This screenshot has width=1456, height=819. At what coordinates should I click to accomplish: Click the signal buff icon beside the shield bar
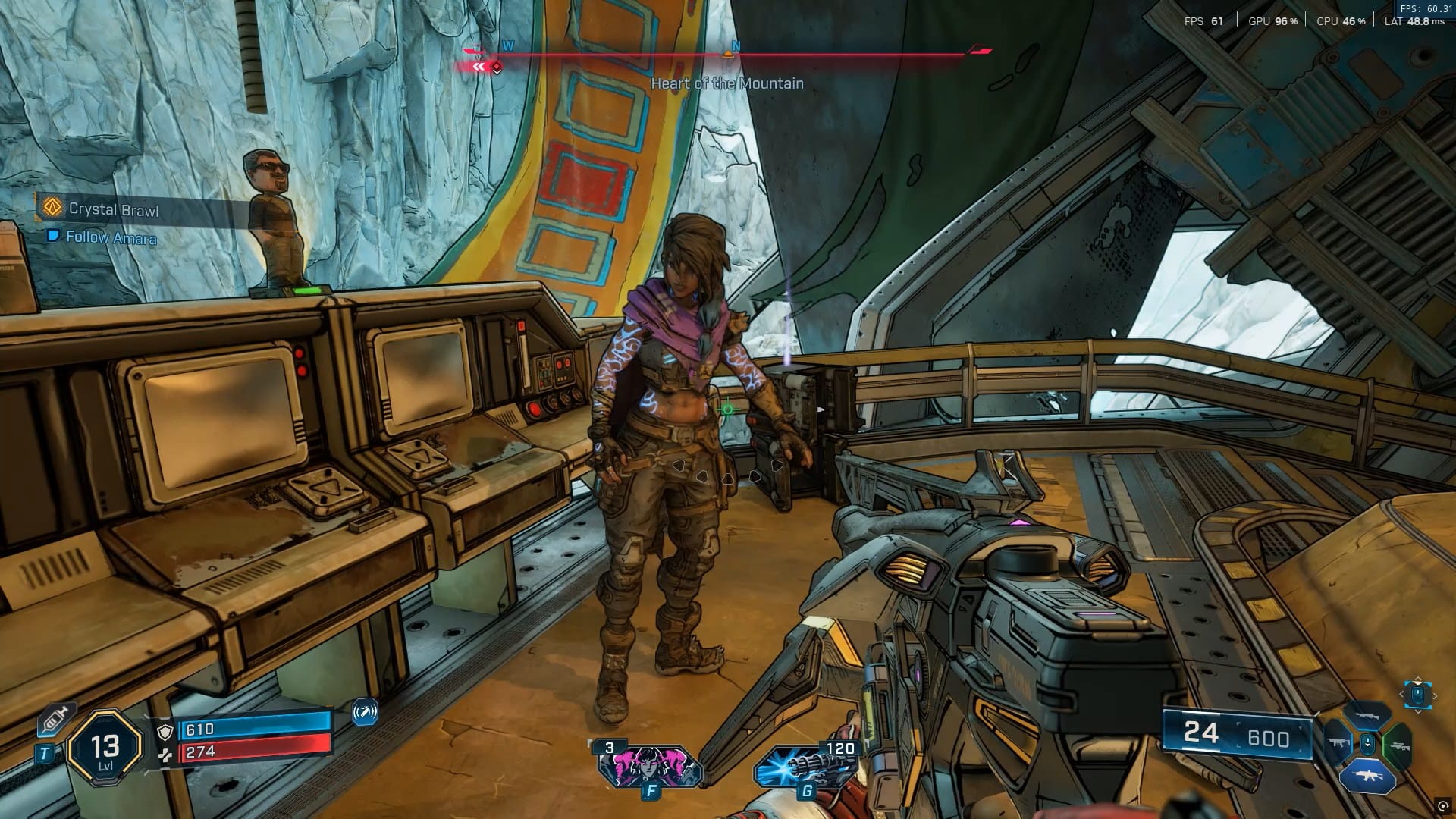pos(365,712)
